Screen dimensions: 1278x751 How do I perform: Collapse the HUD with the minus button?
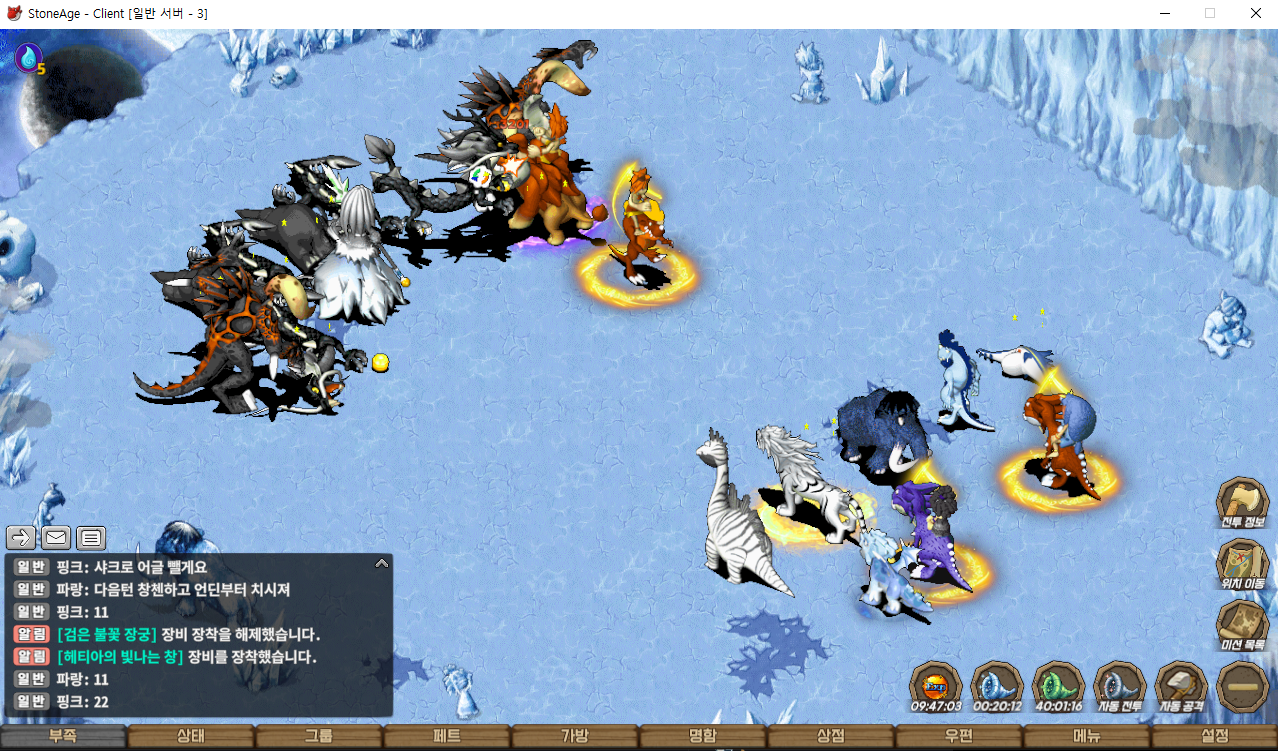(x=1243, y=687)
